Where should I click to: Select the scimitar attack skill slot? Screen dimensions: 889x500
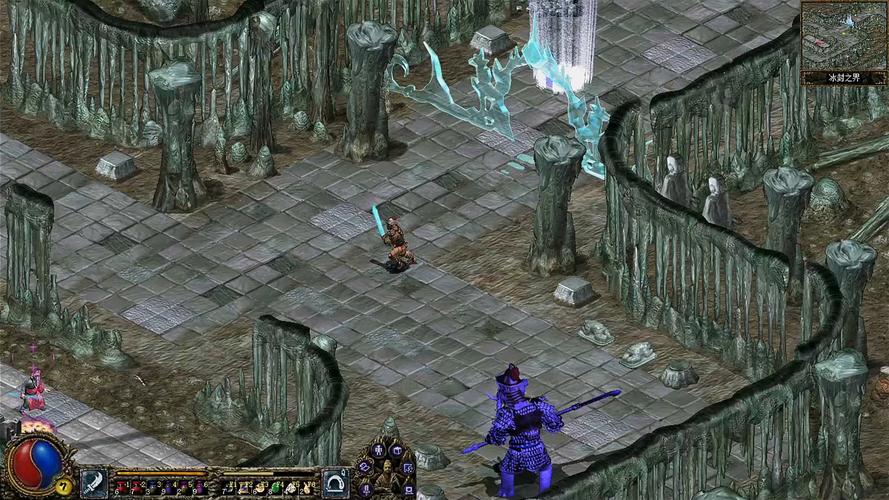(93, 483)
